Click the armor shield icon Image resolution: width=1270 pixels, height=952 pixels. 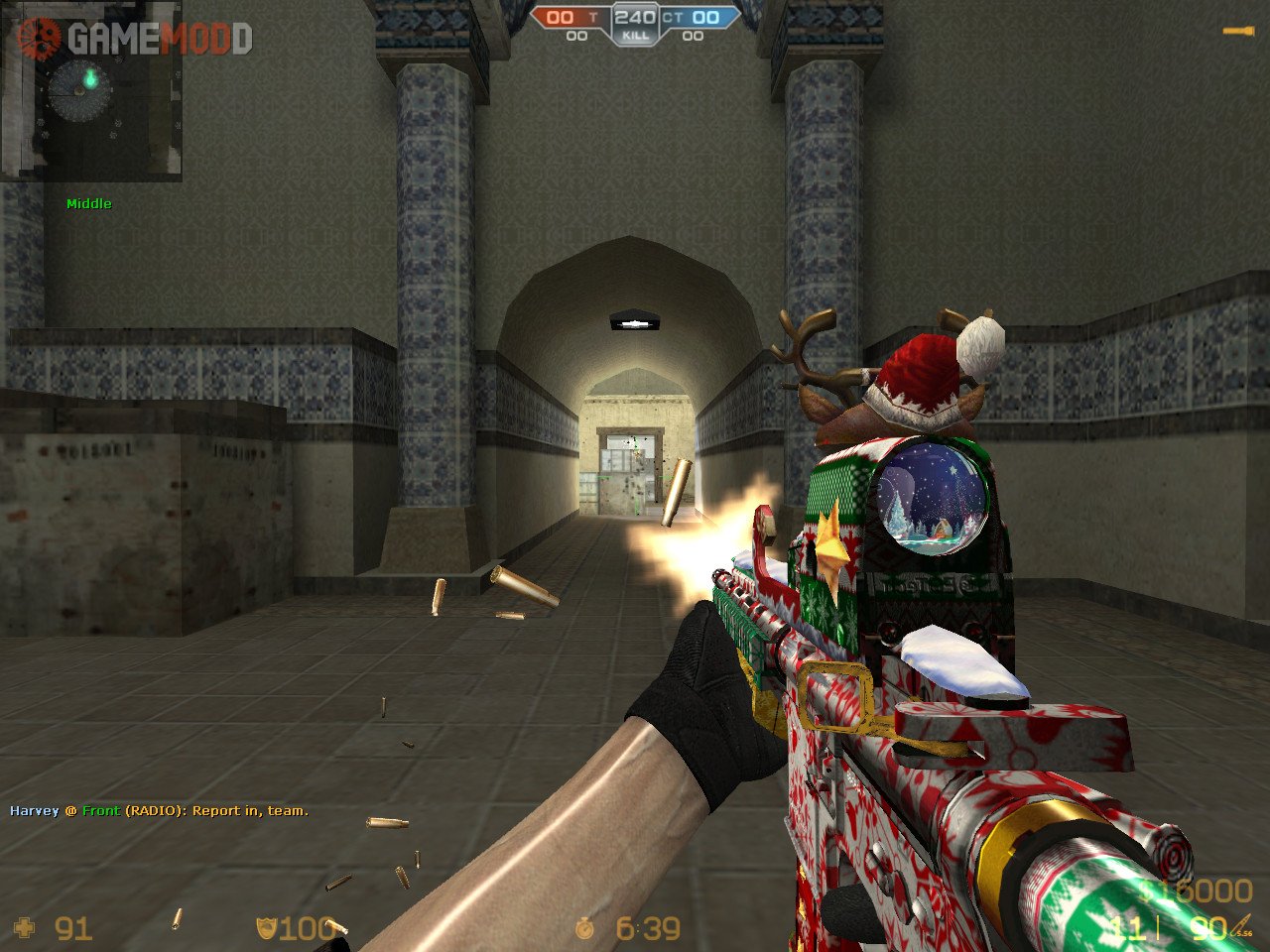pyautogui.click(x=266, y=928)
